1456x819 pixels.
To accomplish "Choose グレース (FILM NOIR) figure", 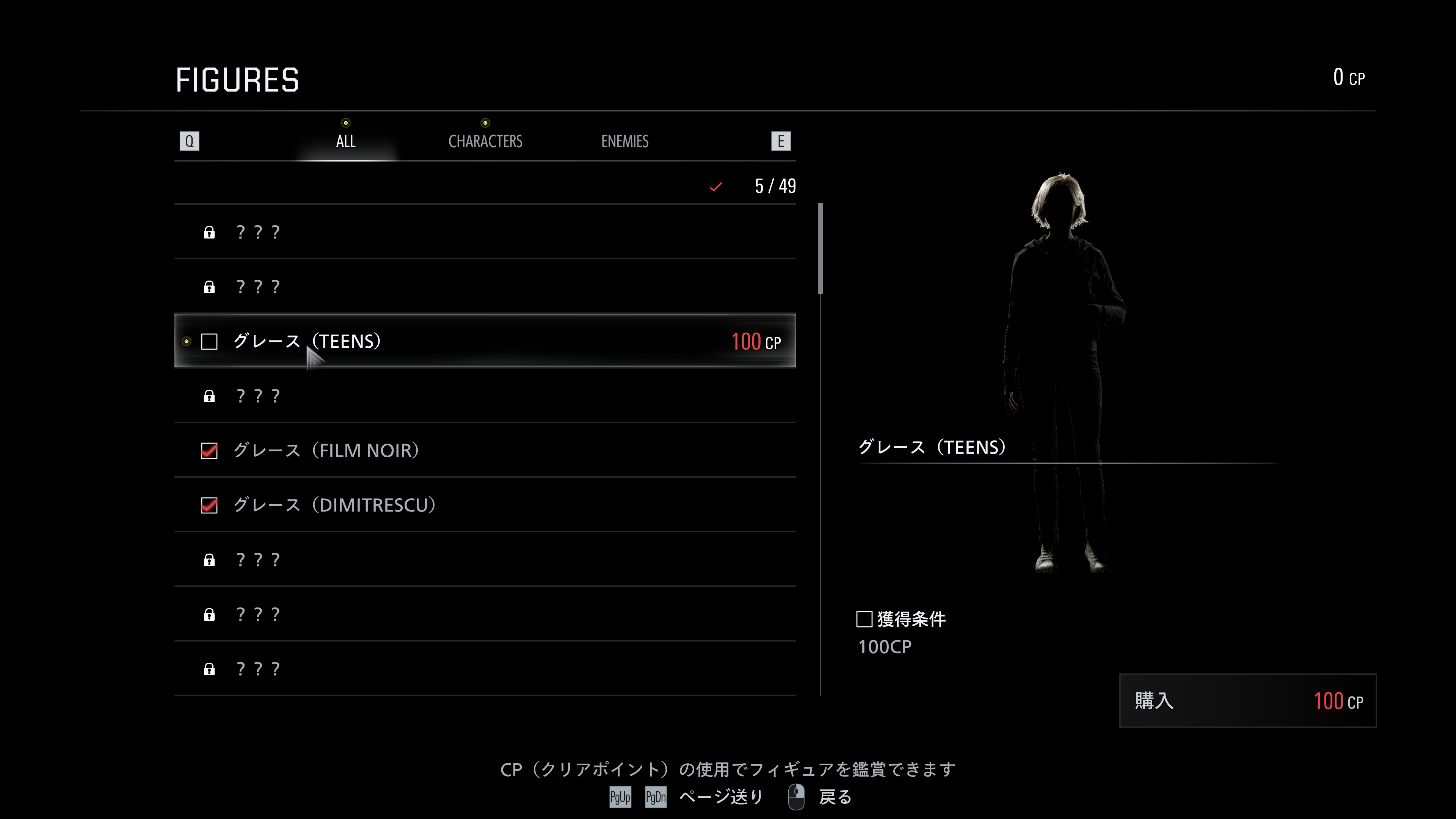I will 485,450.
